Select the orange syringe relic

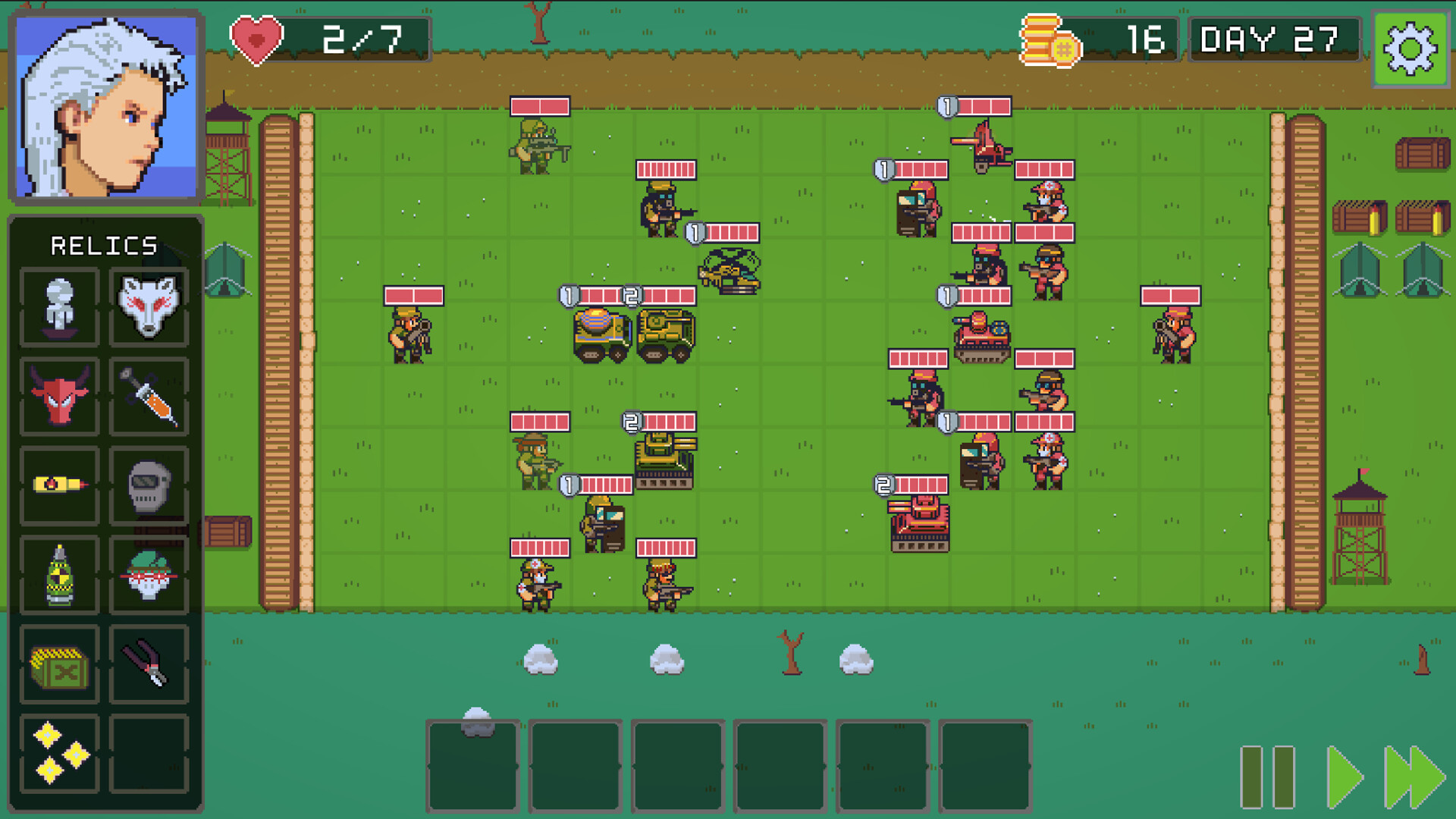(x=149, y=395)
